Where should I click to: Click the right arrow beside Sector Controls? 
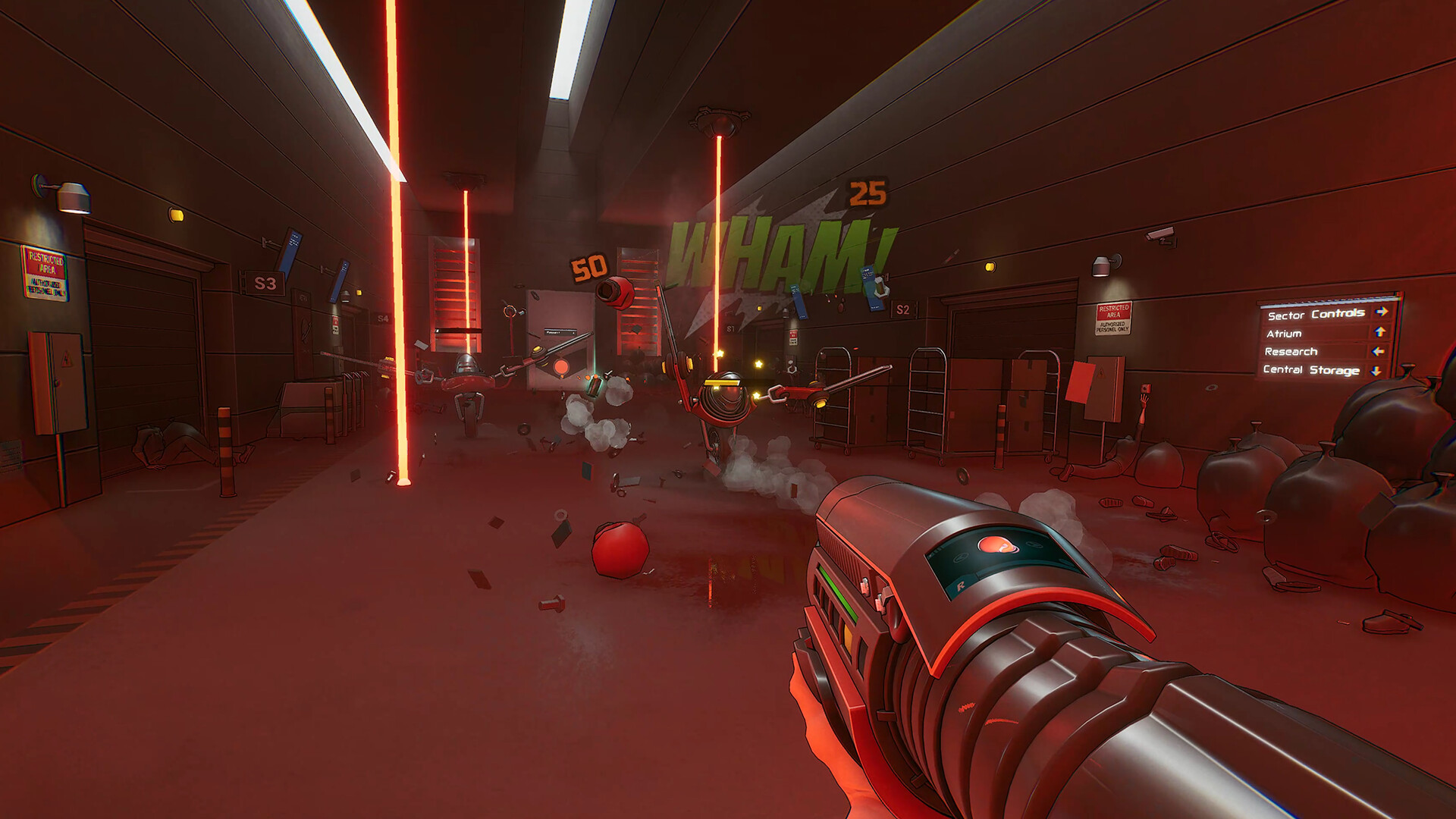(1380, 311)
